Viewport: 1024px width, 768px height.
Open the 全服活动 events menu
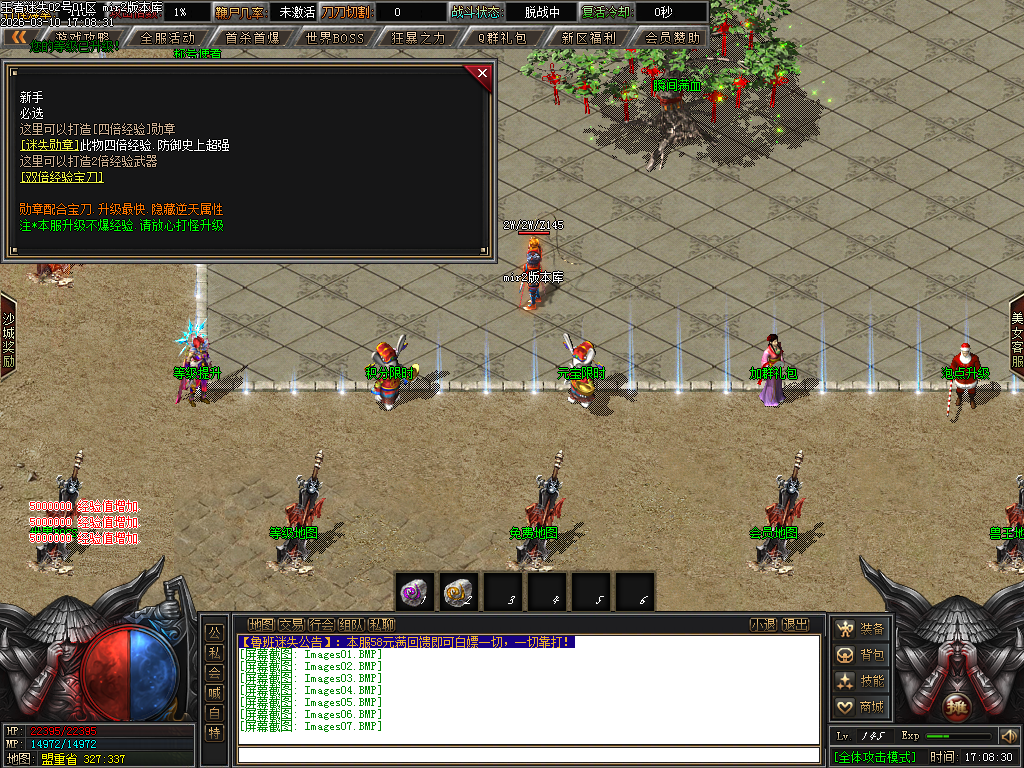coord(167,38)
